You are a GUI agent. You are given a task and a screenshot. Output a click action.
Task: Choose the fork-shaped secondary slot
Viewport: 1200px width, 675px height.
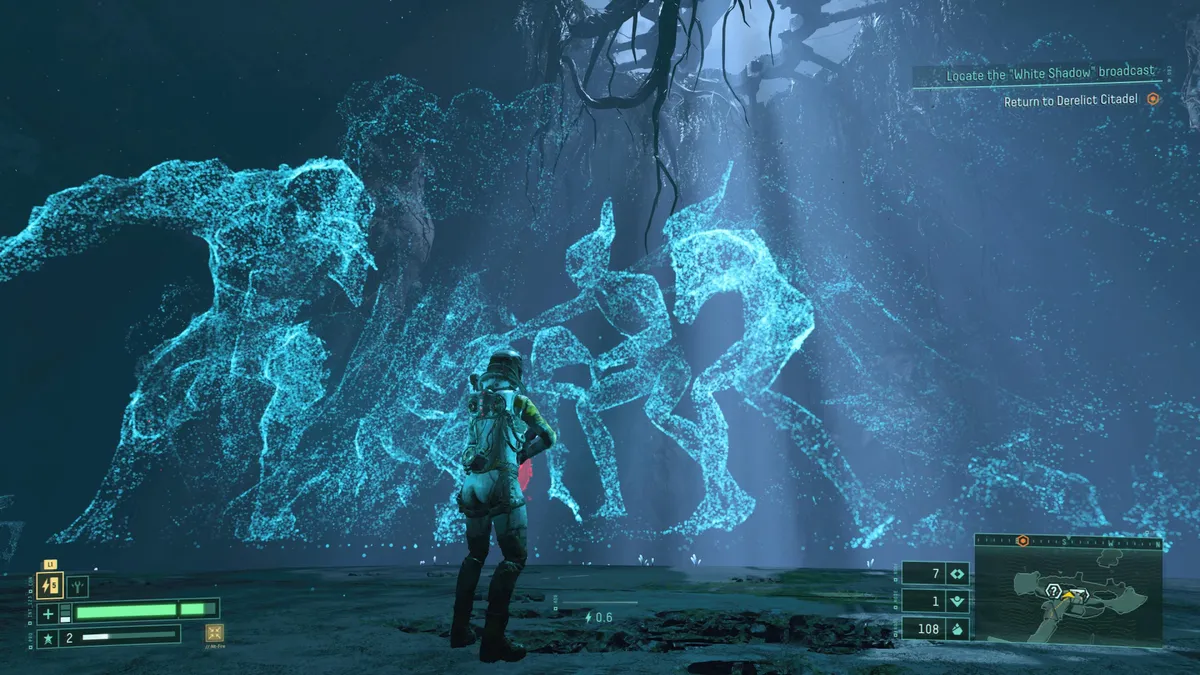point(78,586)
